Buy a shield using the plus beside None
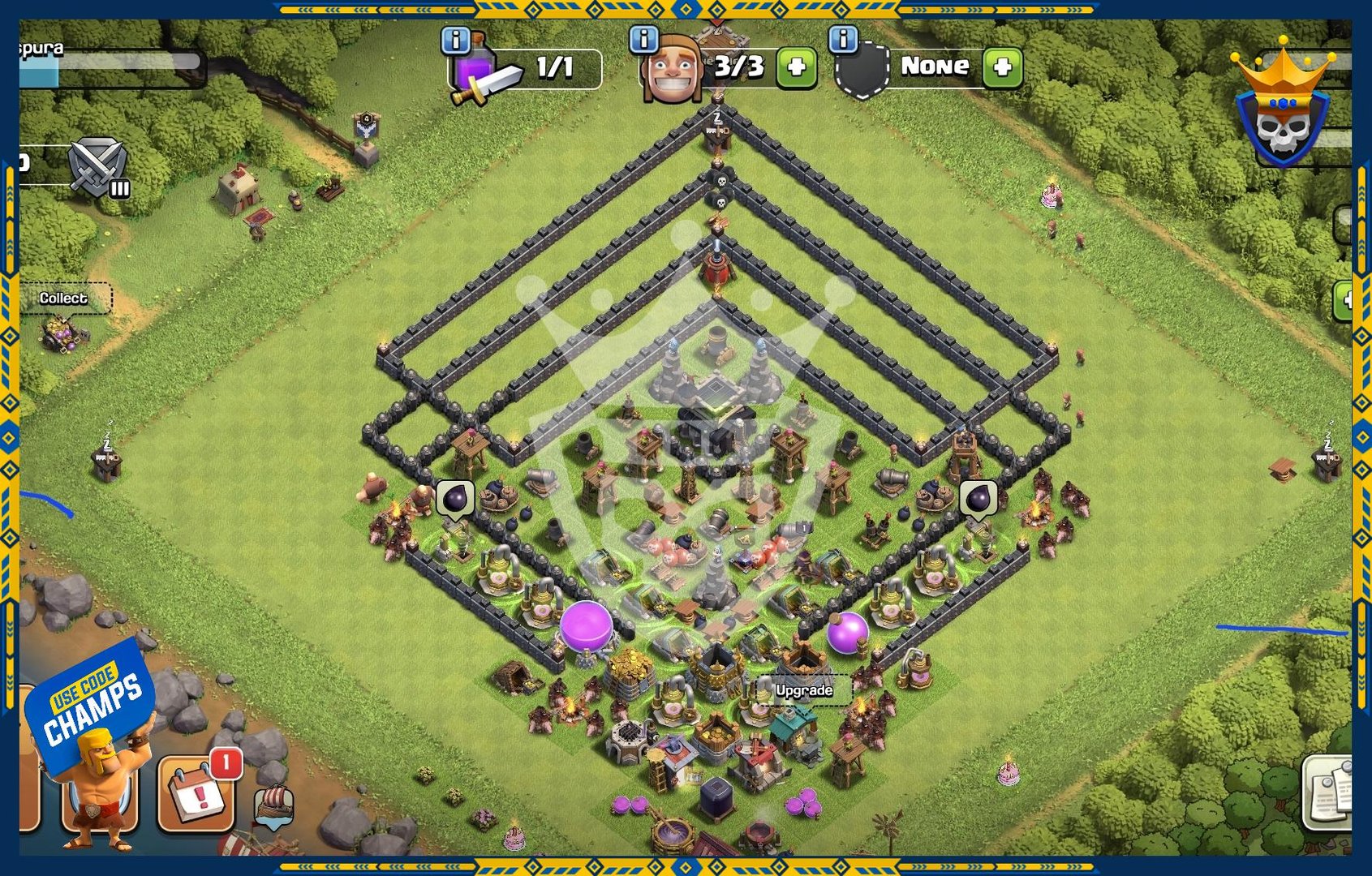1372x876 pixels. pyautogui.click(x=1002, y=67)
